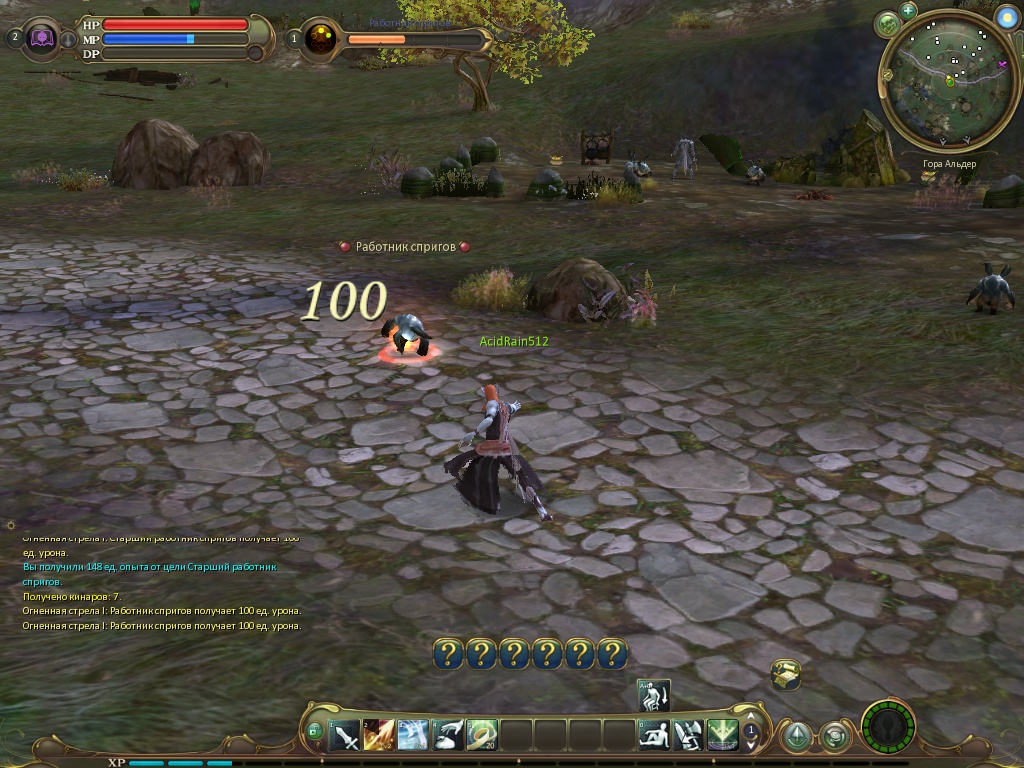
Task: Click the target's round portrait frame
Action: click(321, 39)
